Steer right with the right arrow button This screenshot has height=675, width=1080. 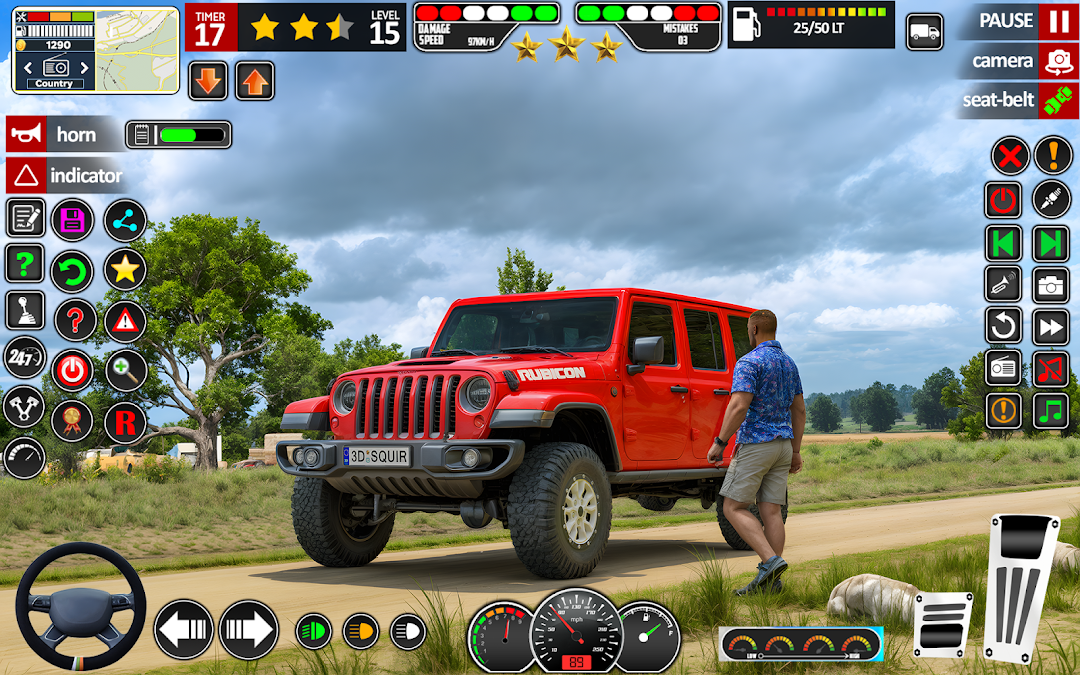[248, 630]
